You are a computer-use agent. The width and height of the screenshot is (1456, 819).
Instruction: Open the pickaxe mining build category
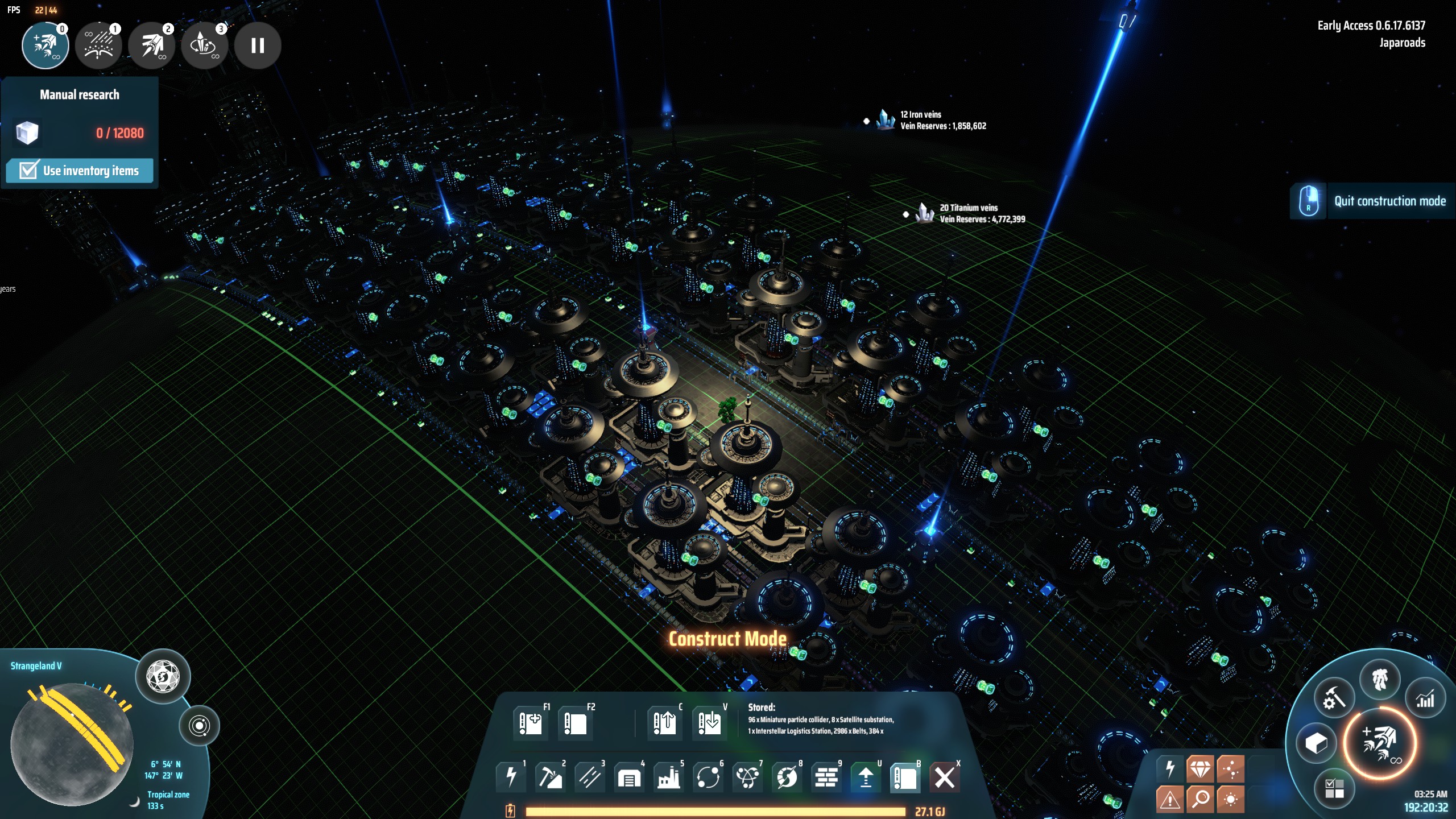(x=550, y=777)
